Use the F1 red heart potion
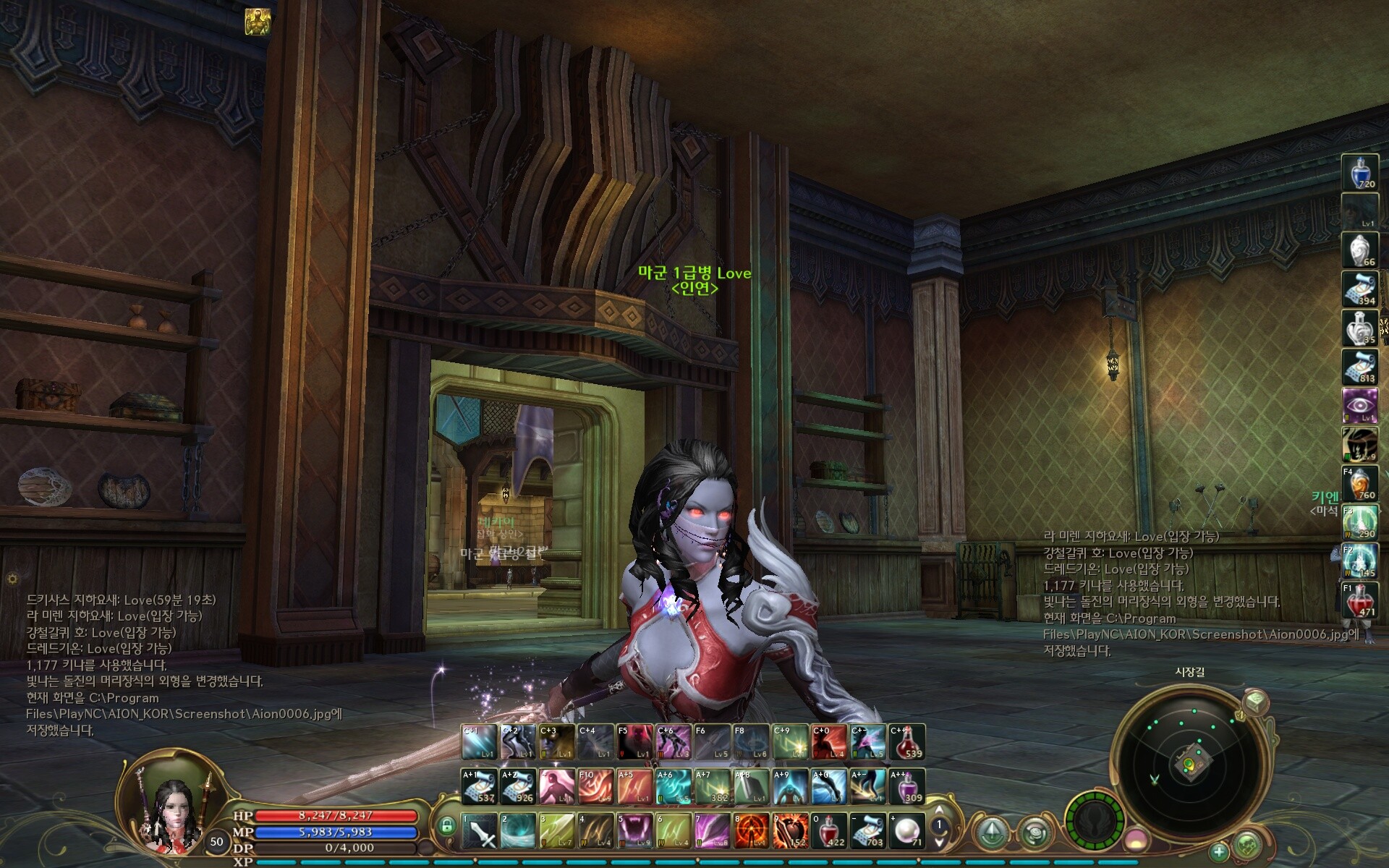Screen dimensions: 1389x868 (1359, 600)
